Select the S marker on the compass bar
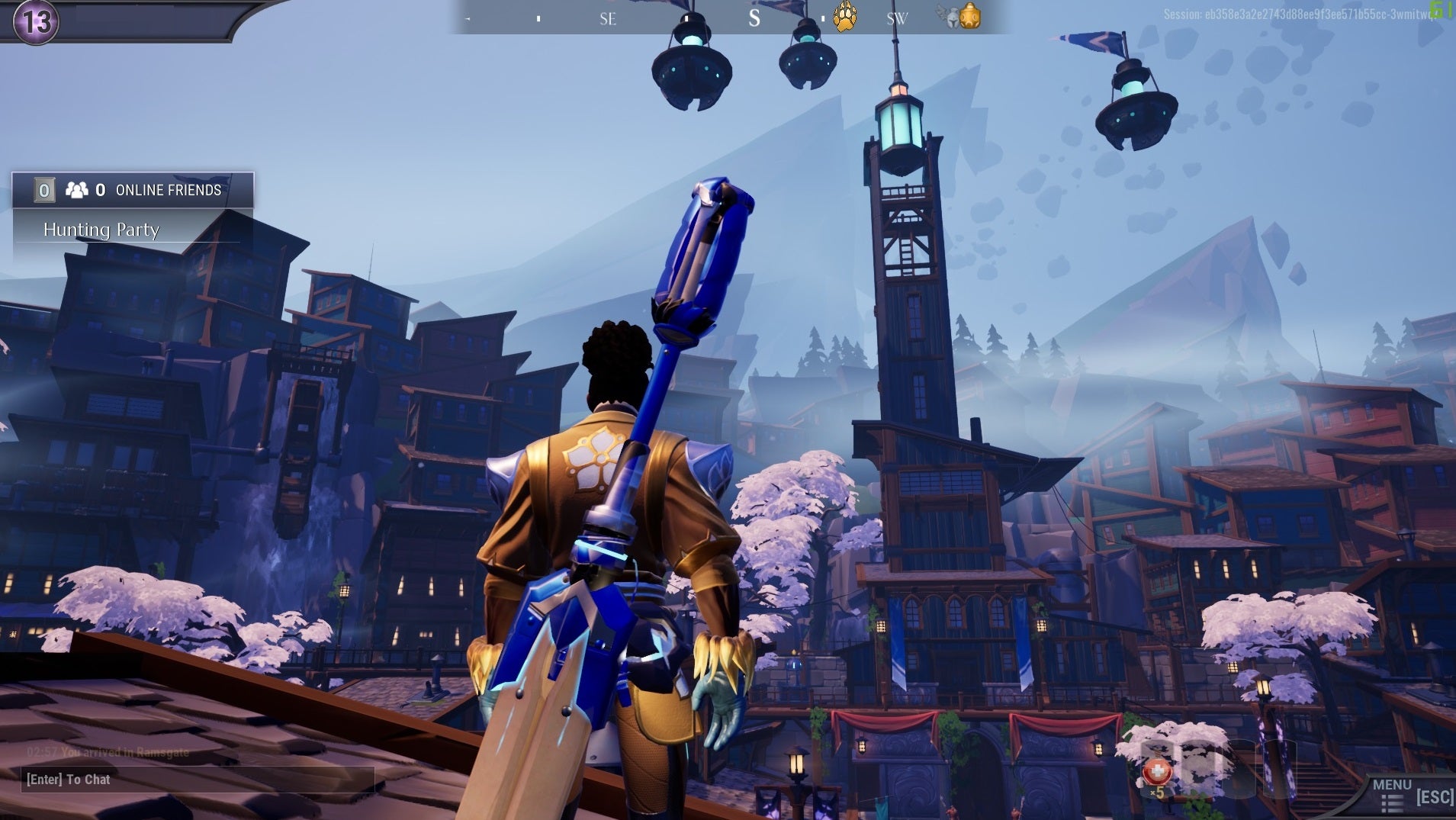 coord(754,18)
